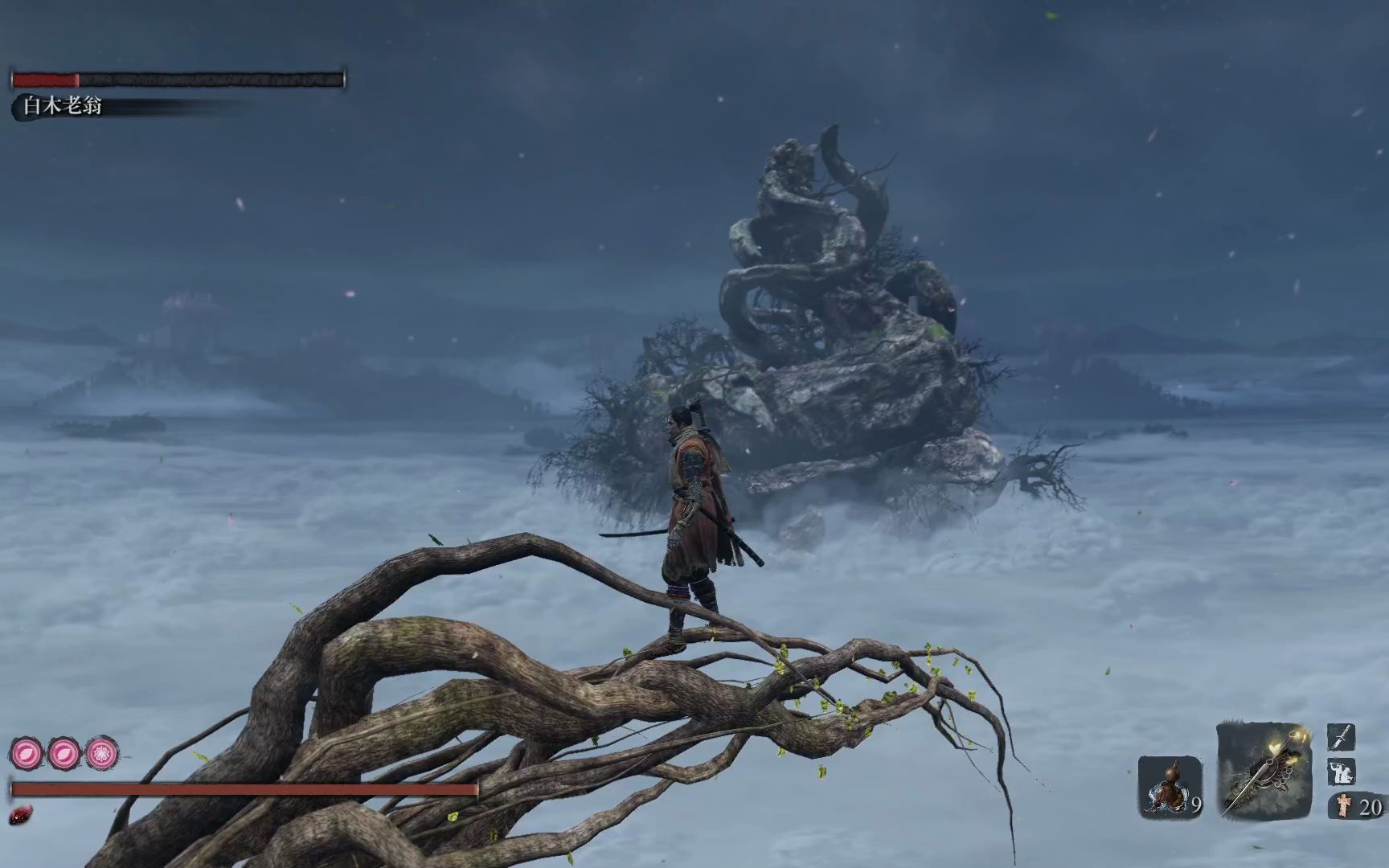
Task: Select the flower-patterned resurrection node
Action: click(102, 754)
